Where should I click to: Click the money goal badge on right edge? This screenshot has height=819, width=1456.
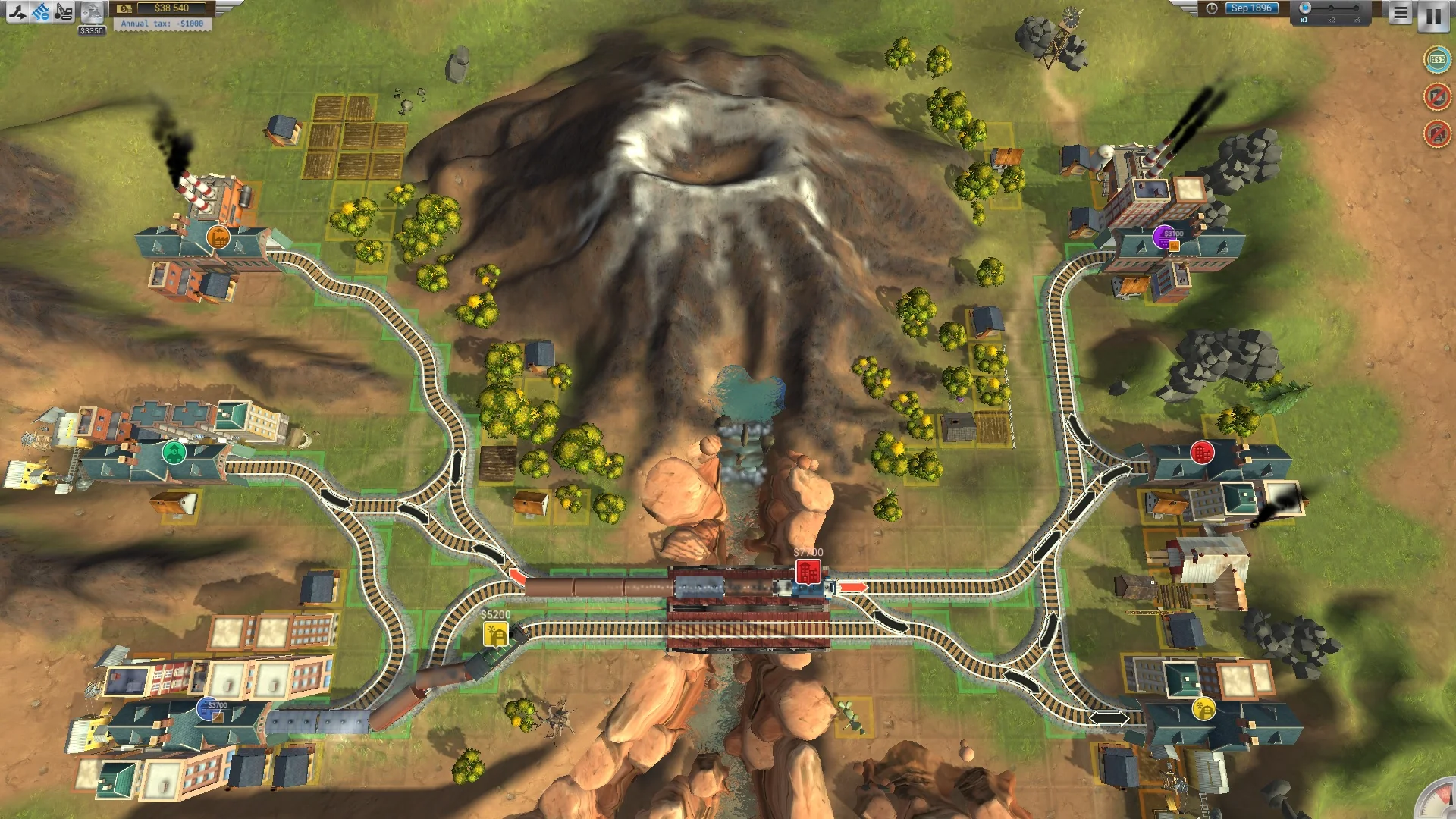coord(1436,58)
